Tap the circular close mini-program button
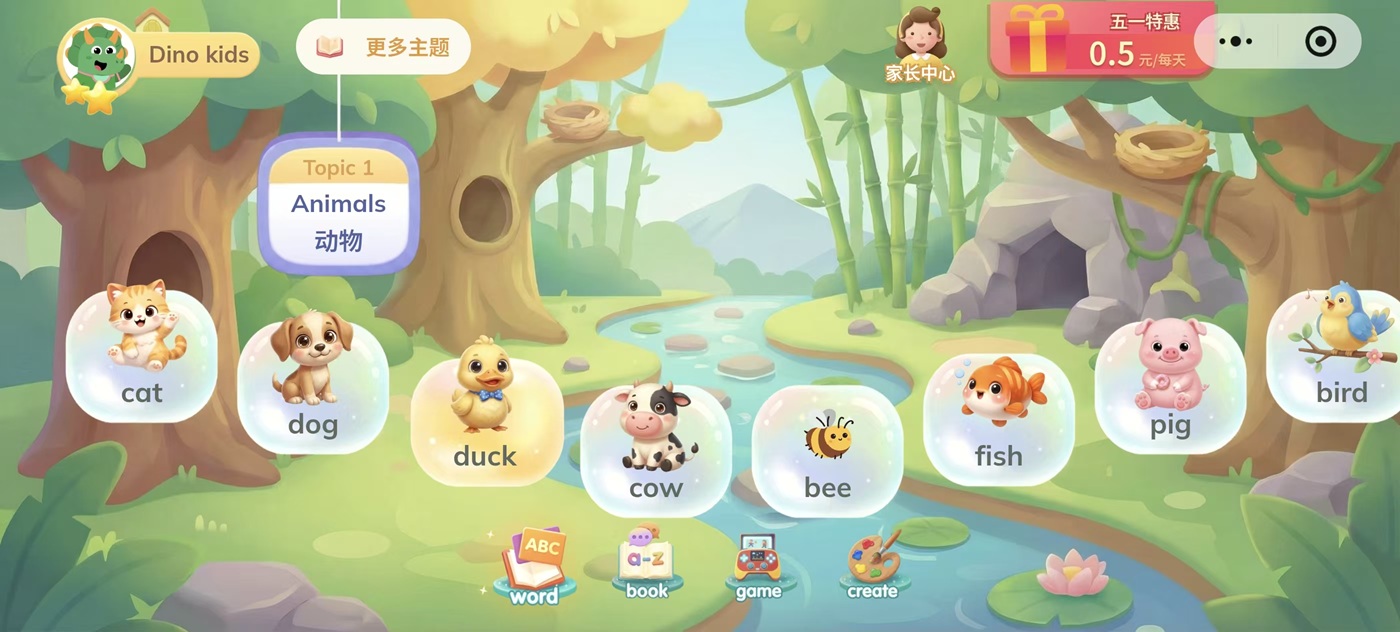Viewport: 1400px width, 632px height. (1320, 42)
